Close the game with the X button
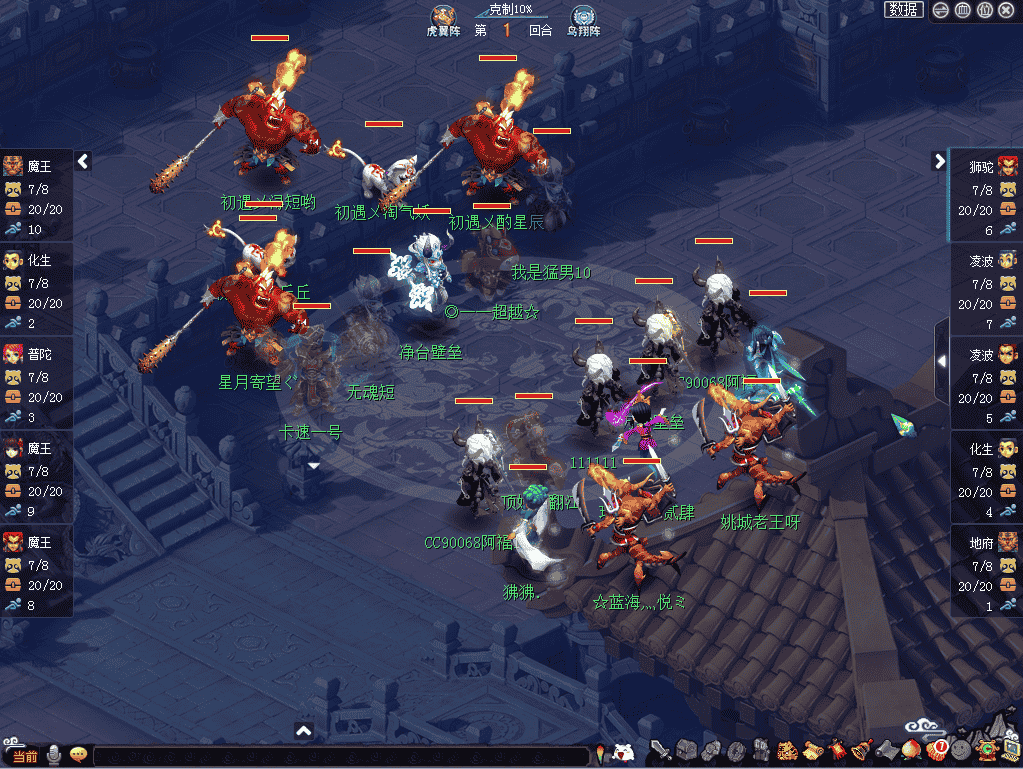The width and height of the screenshot is (1023, 769). [x=1006, y=10]
